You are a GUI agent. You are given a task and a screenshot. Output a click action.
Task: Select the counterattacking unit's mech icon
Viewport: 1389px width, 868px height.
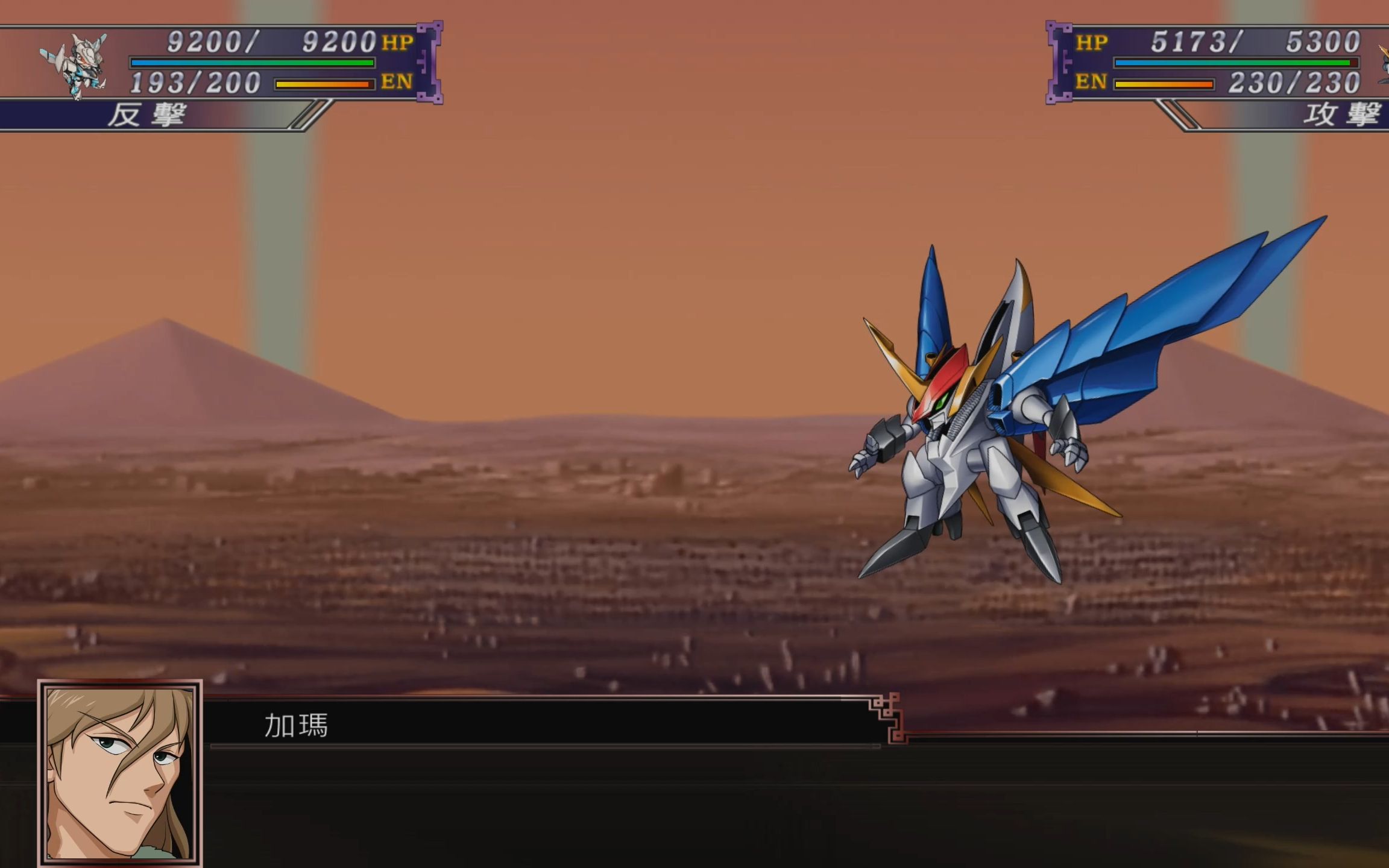coord(75,65)
